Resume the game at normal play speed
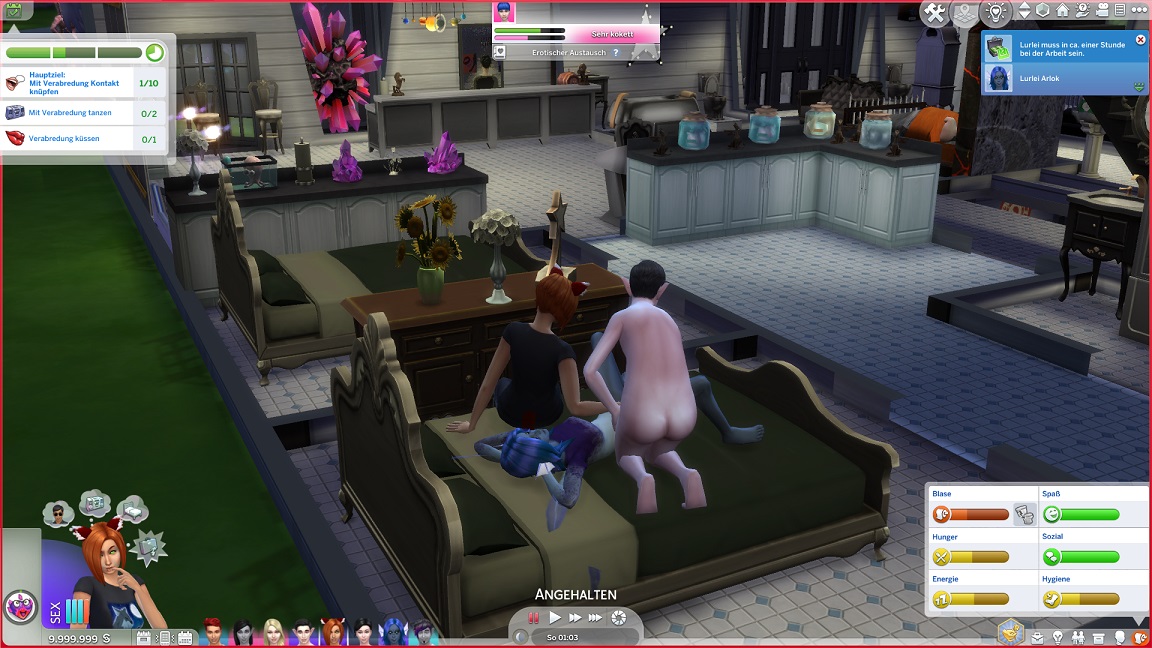 (x=555, y=618)
